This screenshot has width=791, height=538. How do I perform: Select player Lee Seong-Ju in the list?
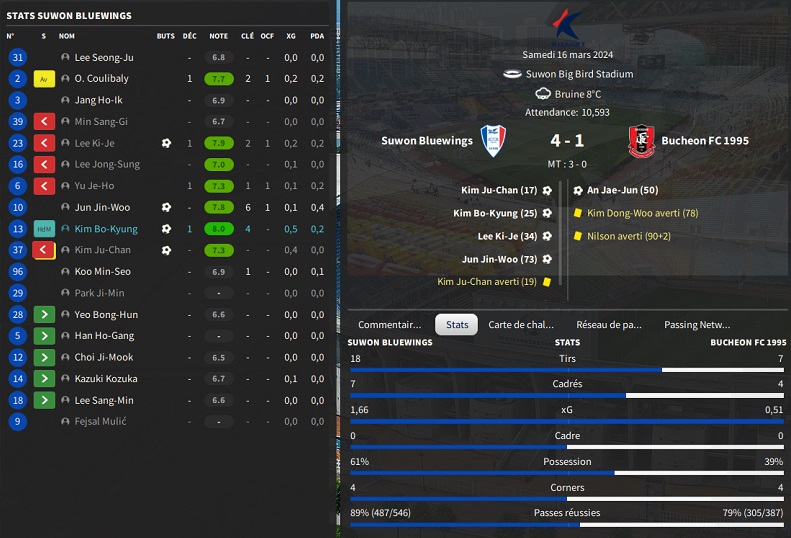(104, 58)
